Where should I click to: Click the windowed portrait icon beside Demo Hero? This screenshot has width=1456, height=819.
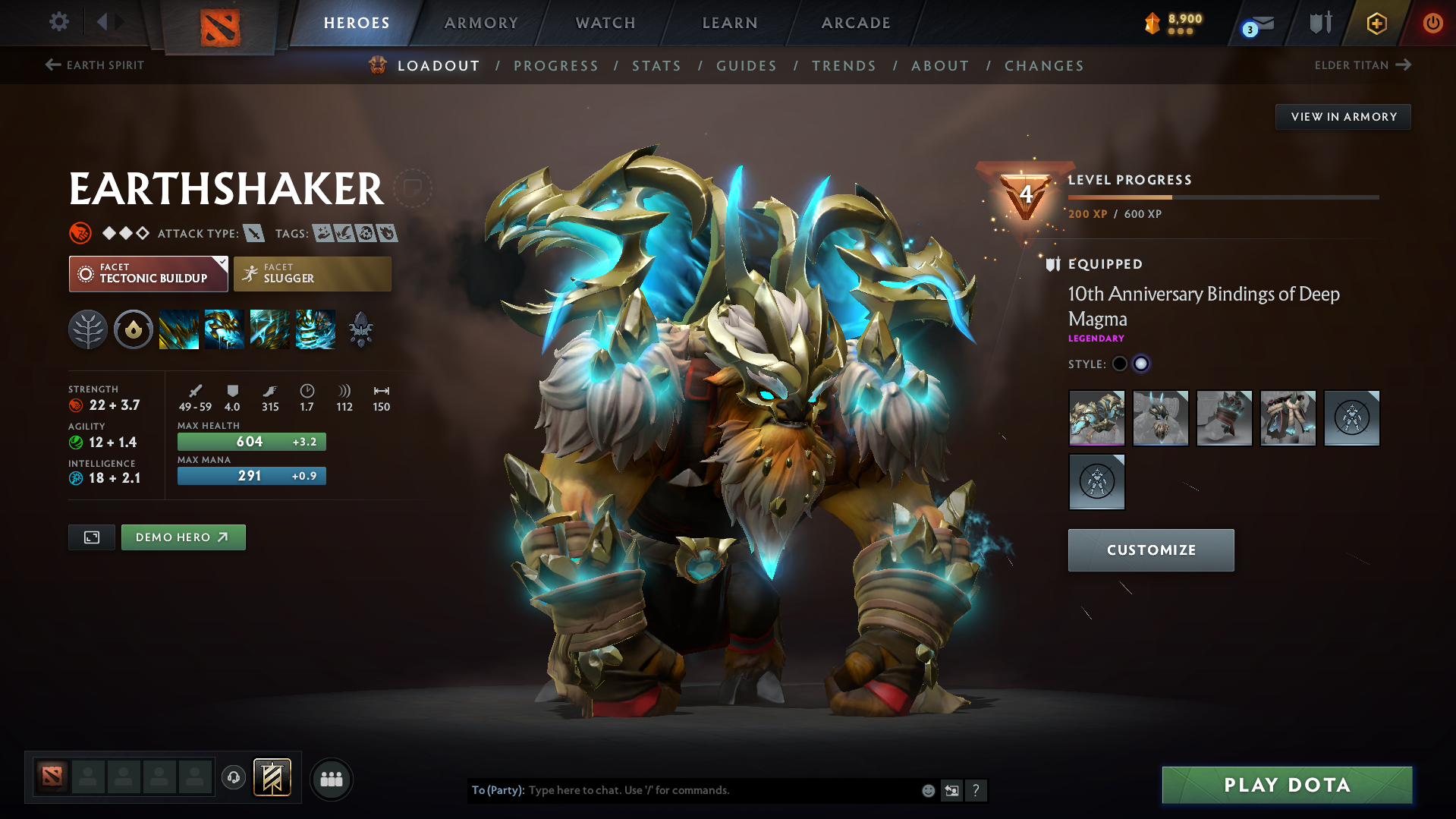[91, 537]
